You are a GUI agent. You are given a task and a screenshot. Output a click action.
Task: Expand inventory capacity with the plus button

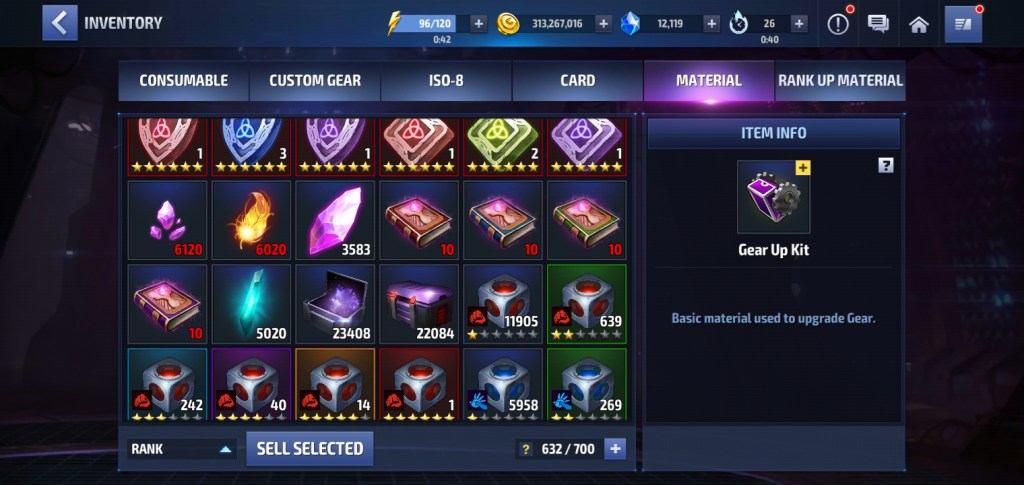[x=615, y=449]
